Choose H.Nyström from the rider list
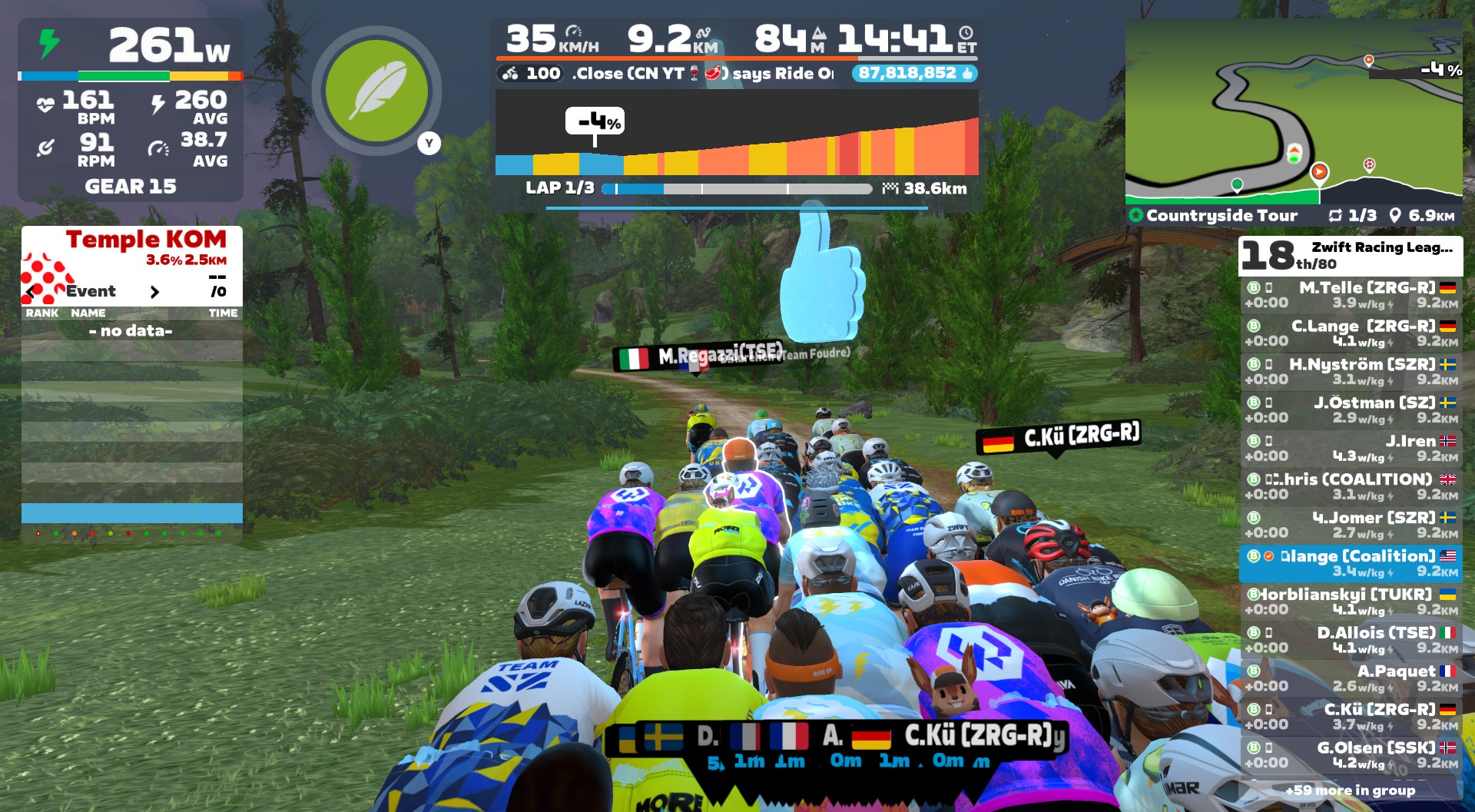The image size is (1475, 812). click(x=1351, y=372)
